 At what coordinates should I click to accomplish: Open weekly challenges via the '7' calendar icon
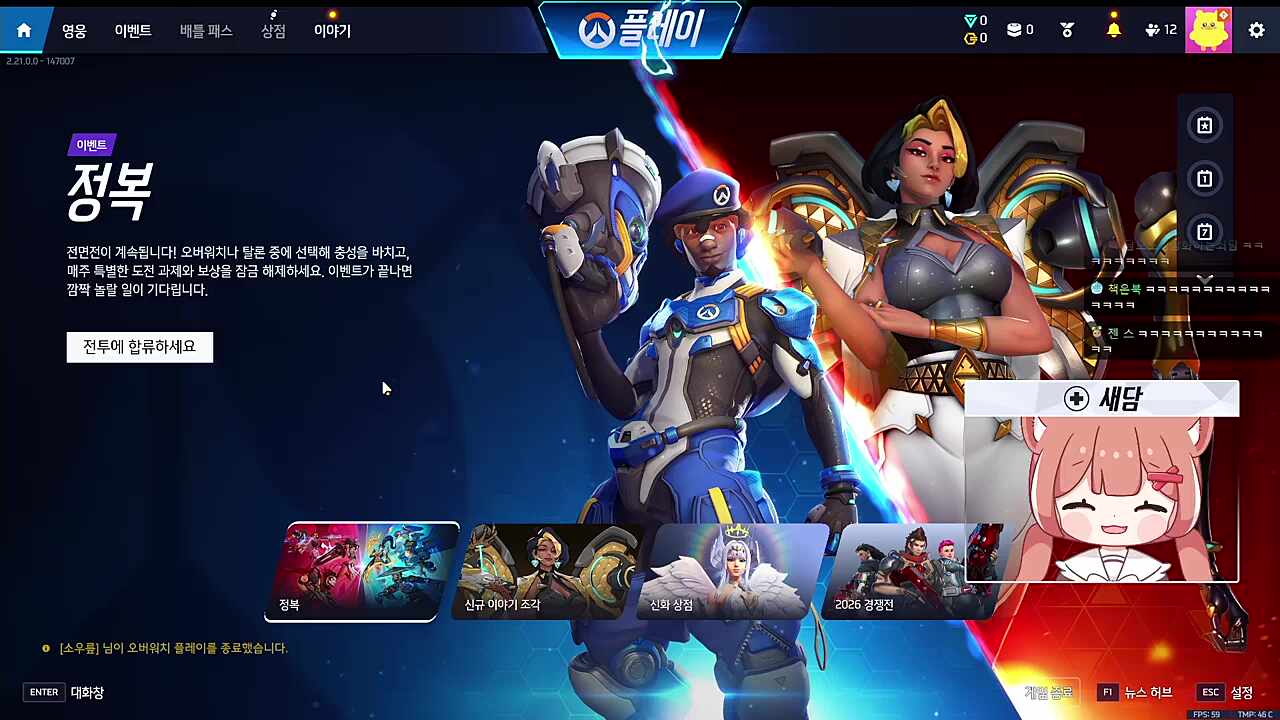[x=1204, y=231]
